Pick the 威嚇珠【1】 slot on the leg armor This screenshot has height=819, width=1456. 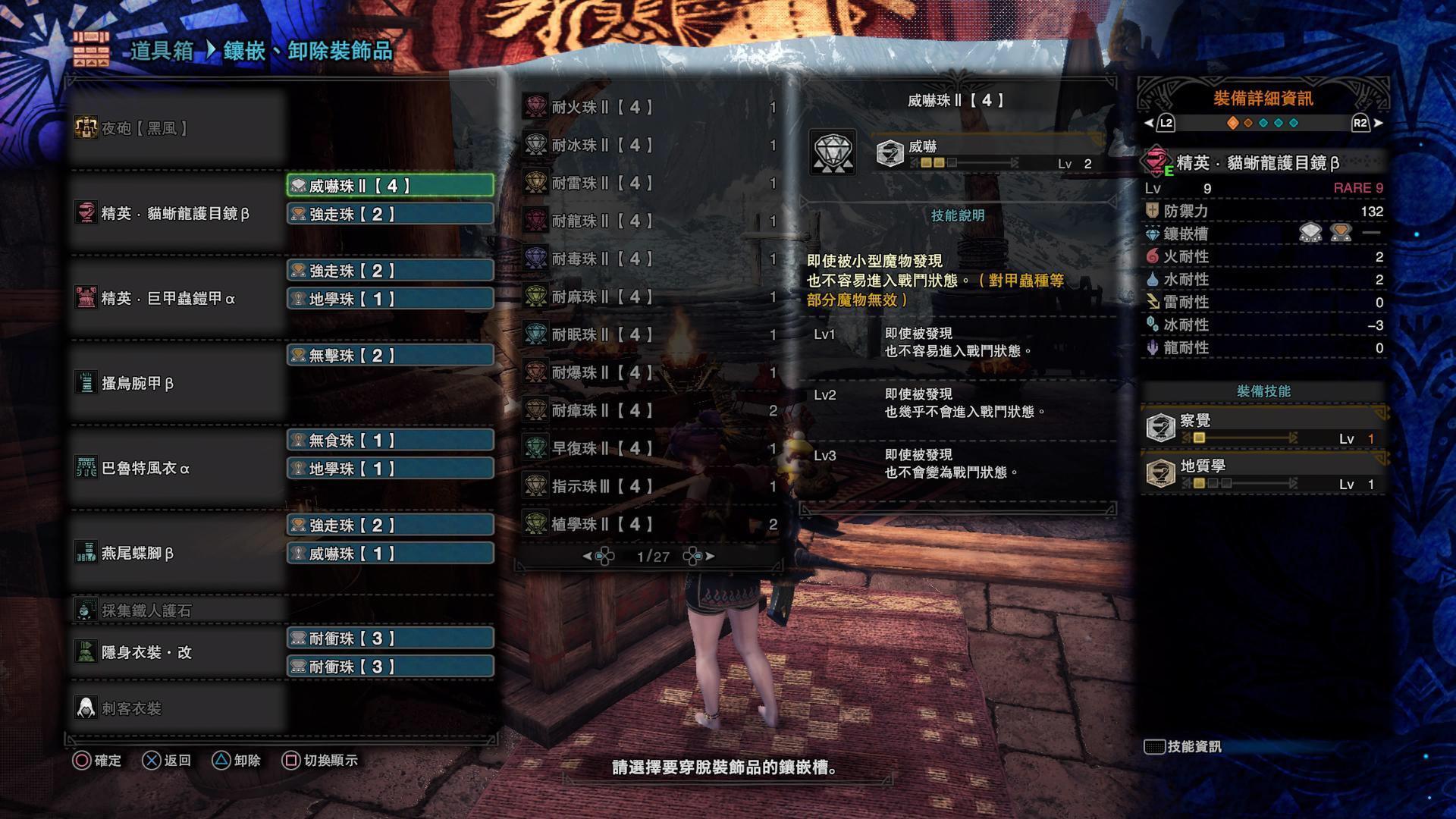390,554
